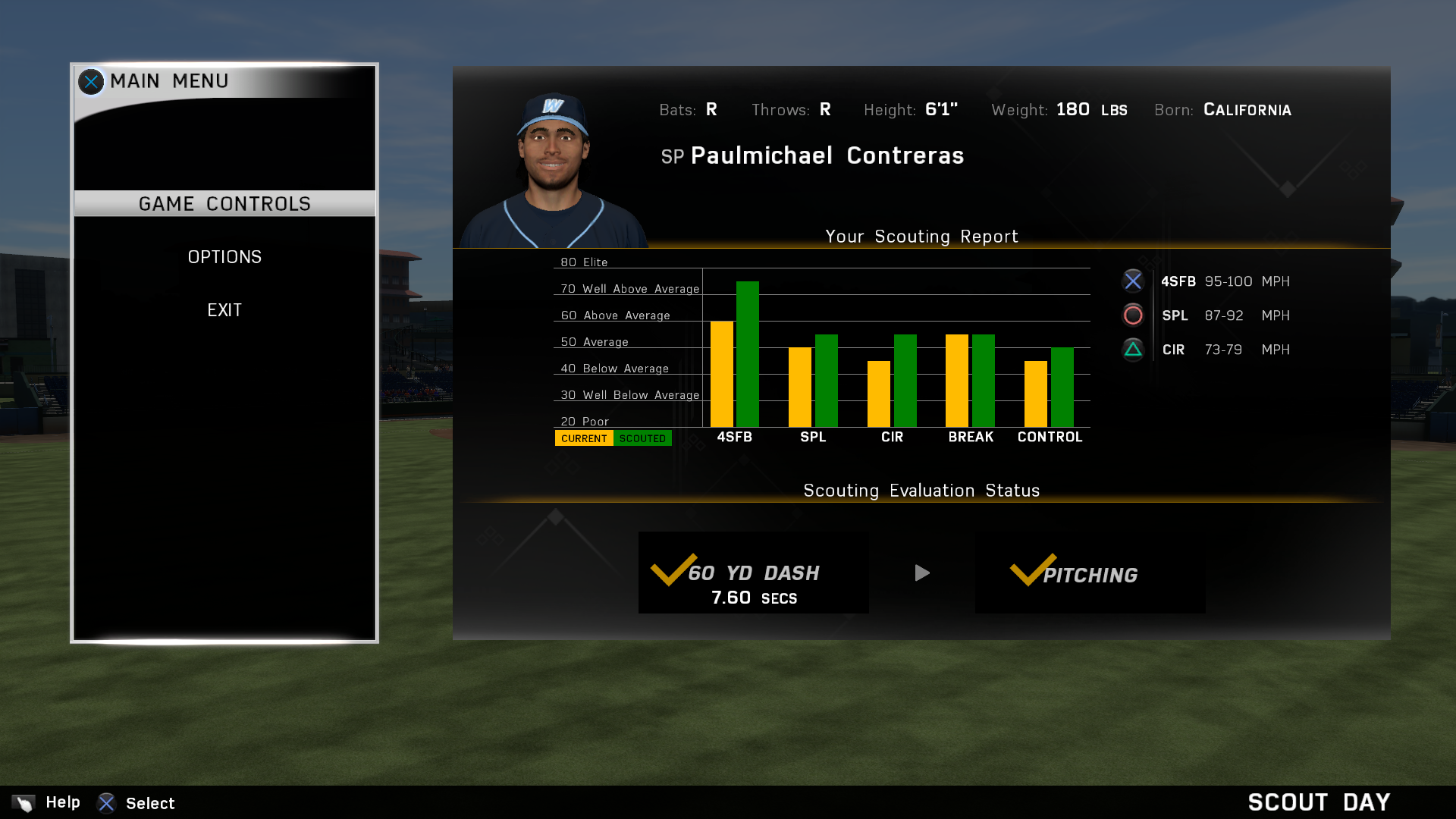This screenshot has height=819, width=1456.
Task: Click the Circle button icon beside SPL pitch
Action: tap(1132, 315)
